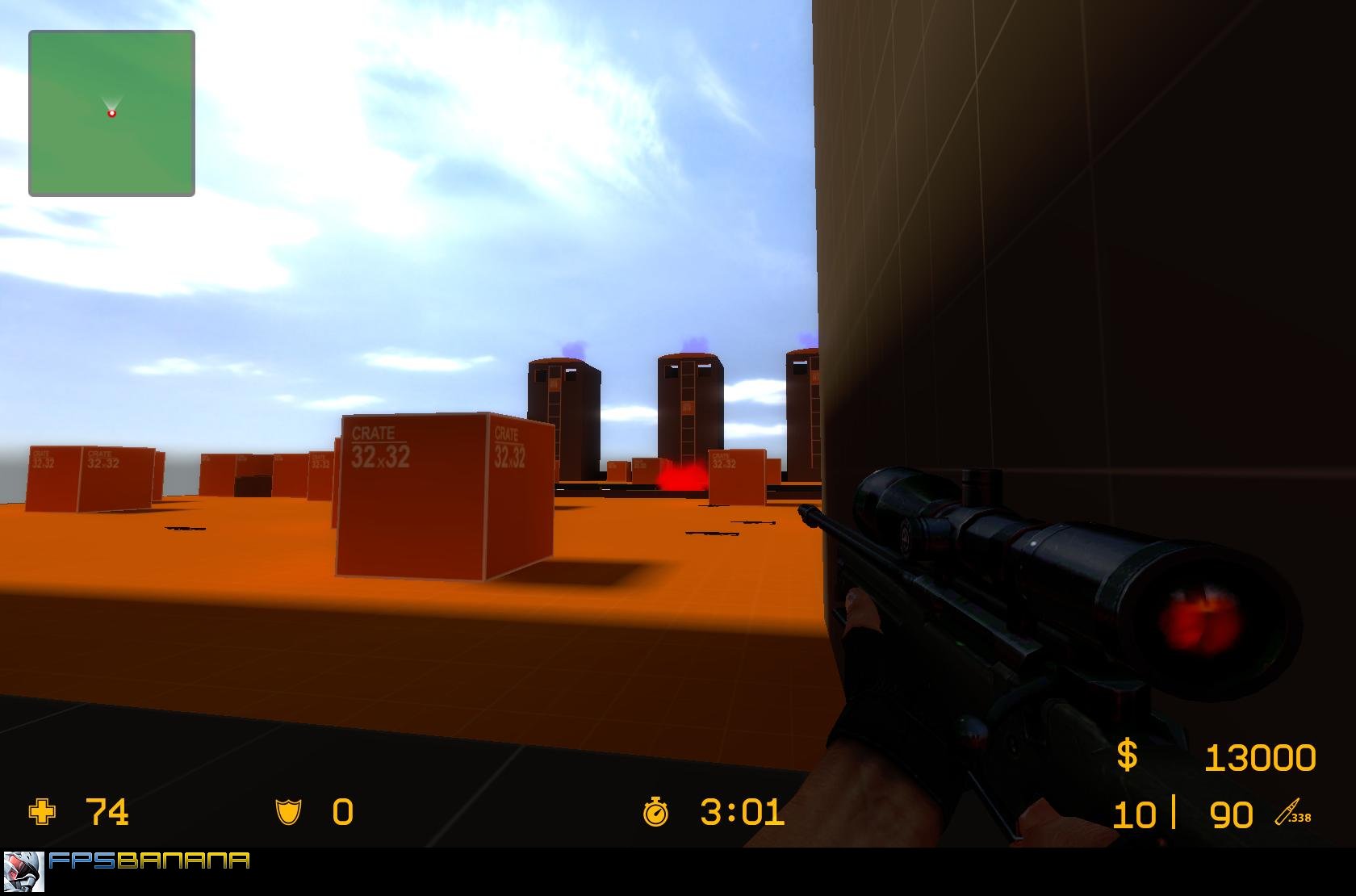Click the health cross icon on the HUD
Viewport: 1356px width, 896px height.
point(40,813)
